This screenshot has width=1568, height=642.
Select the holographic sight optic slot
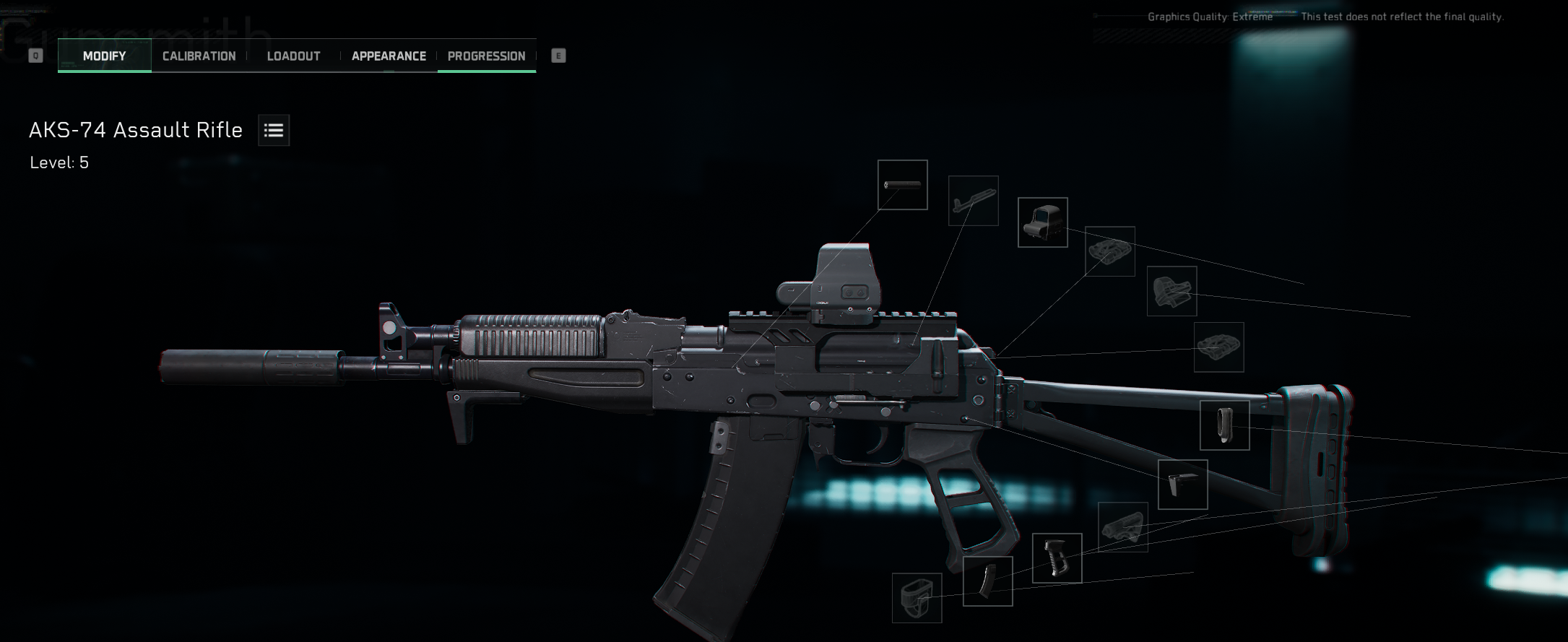(x=1042, y=222)
